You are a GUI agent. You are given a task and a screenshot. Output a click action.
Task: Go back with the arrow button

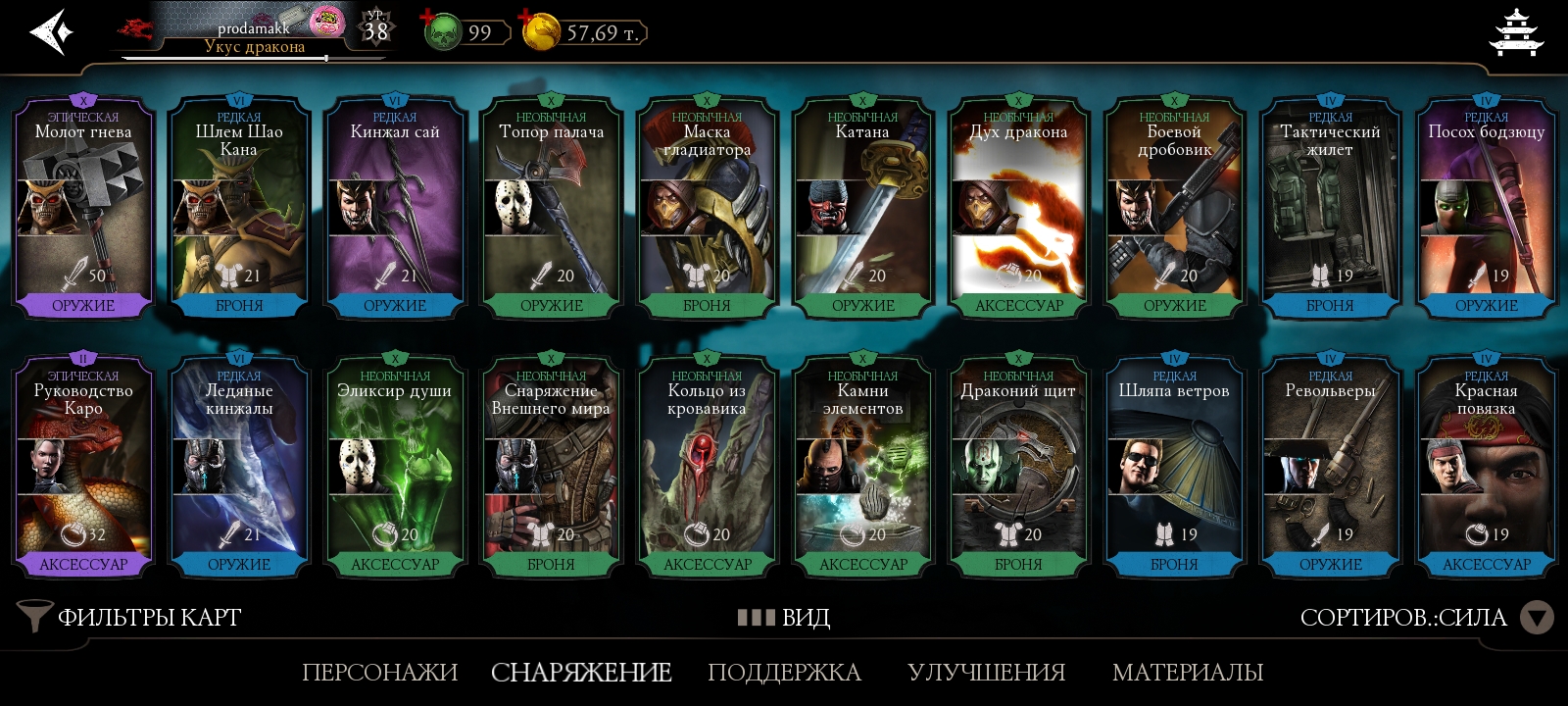pyautogui.click(x=52, y=32)
